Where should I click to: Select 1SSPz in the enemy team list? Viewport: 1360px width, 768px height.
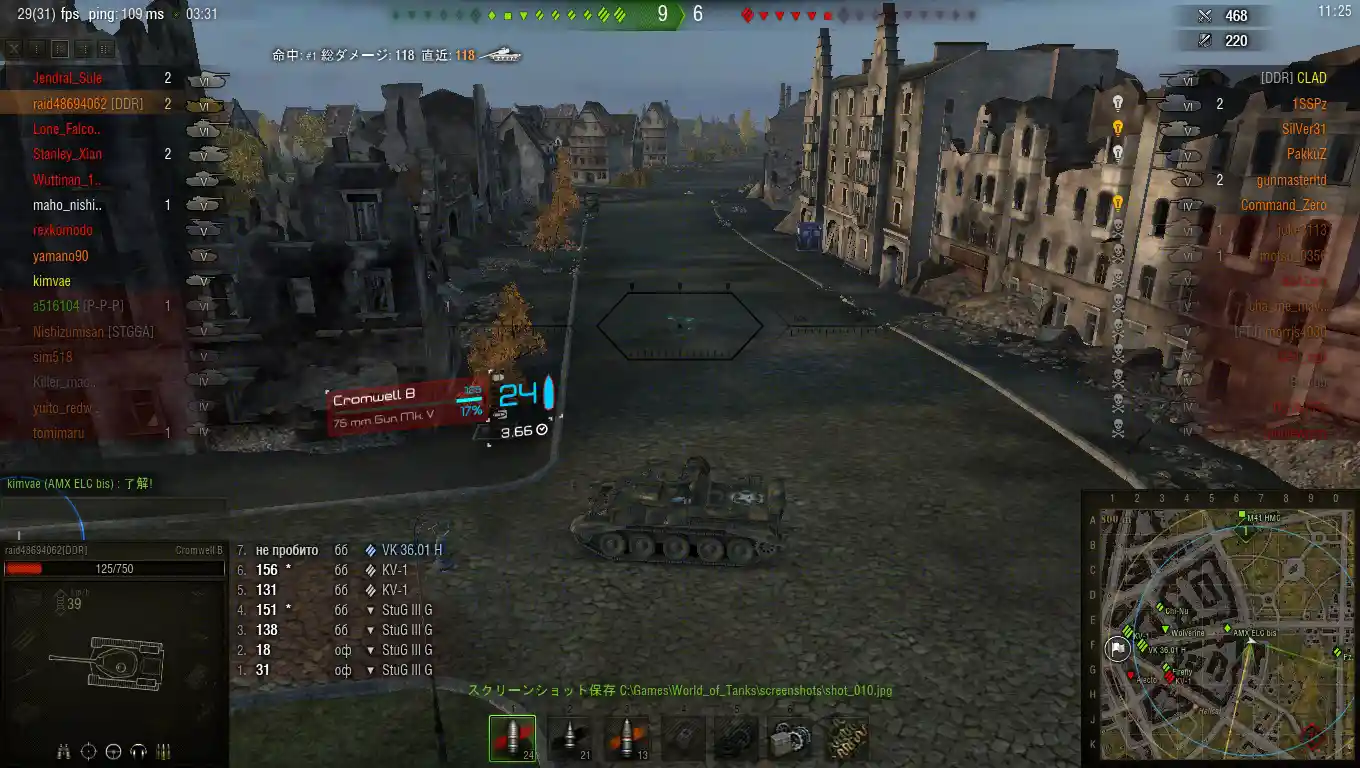pyautogui.click(x=1308, y=104)
